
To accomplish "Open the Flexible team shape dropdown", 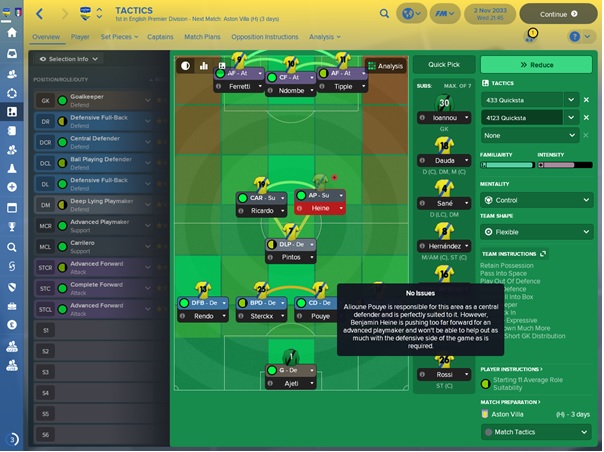I will (x=536, y=231).
